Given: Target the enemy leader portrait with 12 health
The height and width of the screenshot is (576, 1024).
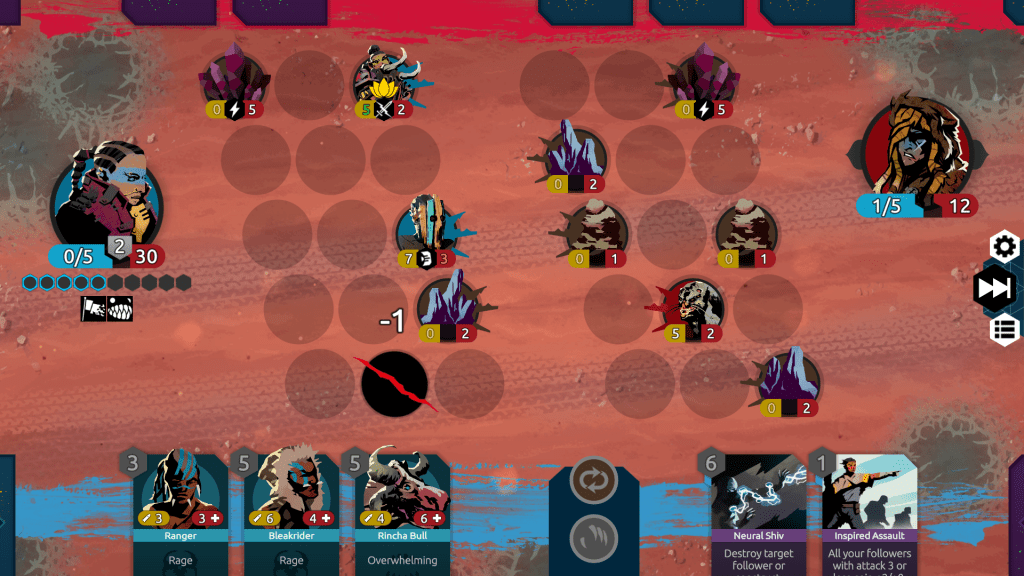Looking at the screenshot, I should tap(917, 150).
